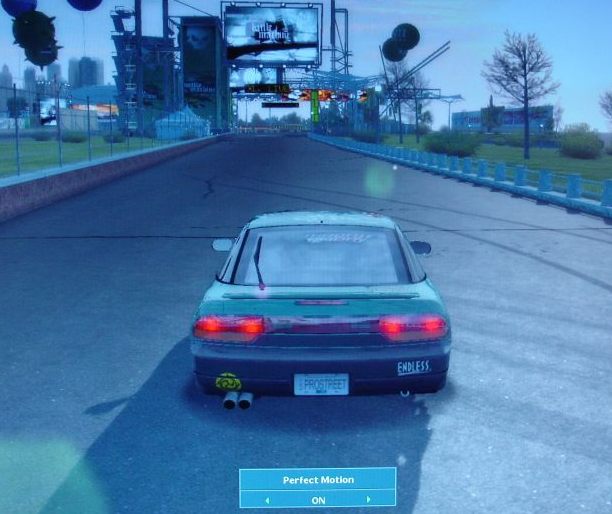Click the right arrow of Perfect Motion
This screenshot has height=514, width=612.
[368, 499]
